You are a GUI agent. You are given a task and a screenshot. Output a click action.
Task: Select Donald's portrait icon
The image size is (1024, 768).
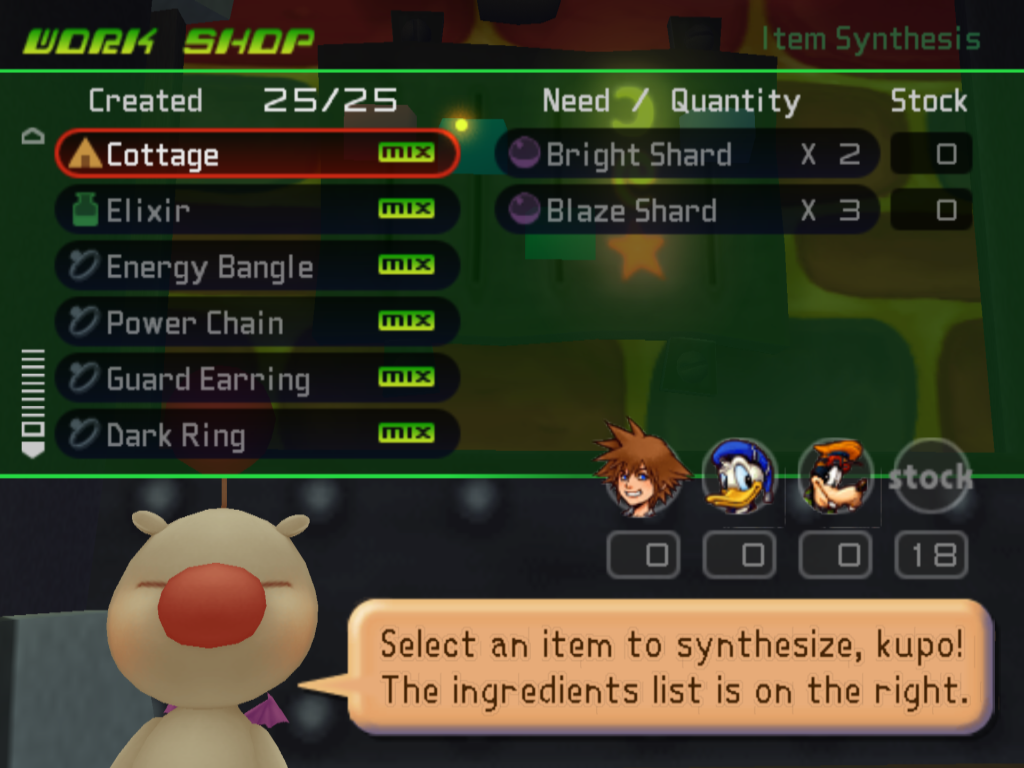(x=739, y=477)
